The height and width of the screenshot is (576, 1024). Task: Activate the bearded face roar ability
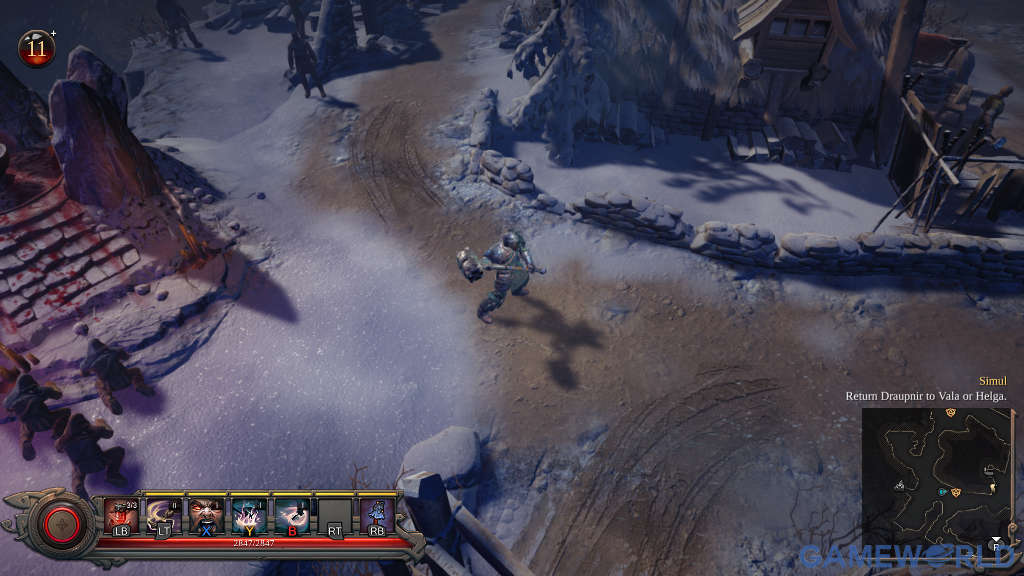(x=205, y=514)
